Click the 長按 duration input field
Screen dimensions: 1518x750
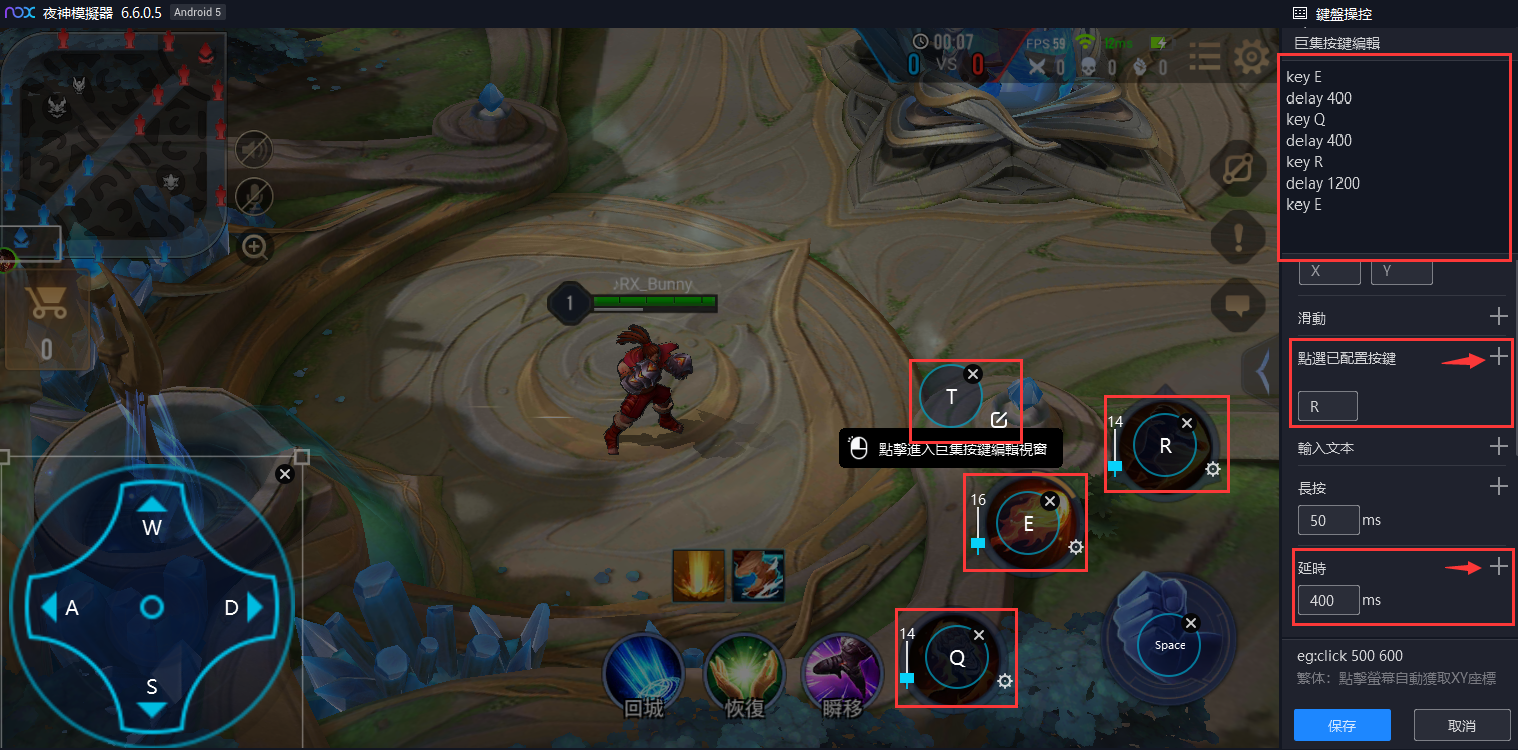click(x=1328, y=520)
